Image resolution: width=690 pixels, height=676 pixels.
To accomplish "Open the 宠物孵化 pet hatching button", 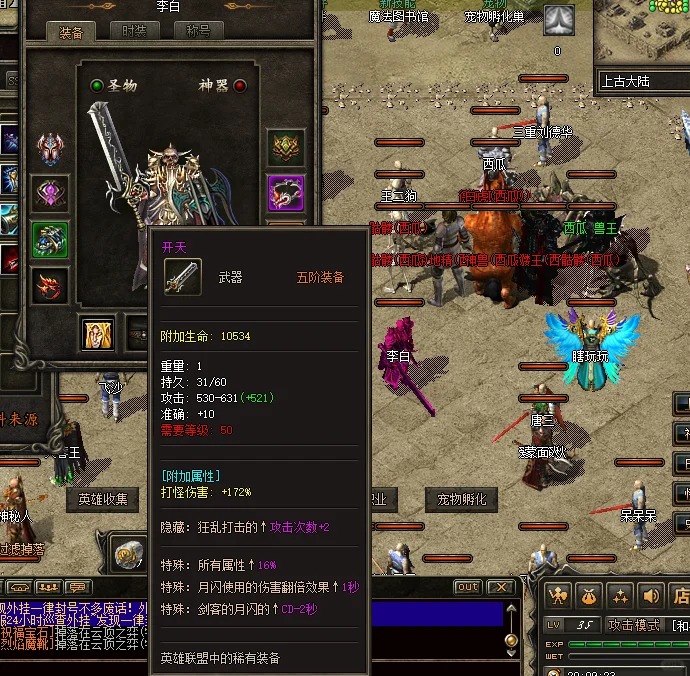I will [461, 499].
